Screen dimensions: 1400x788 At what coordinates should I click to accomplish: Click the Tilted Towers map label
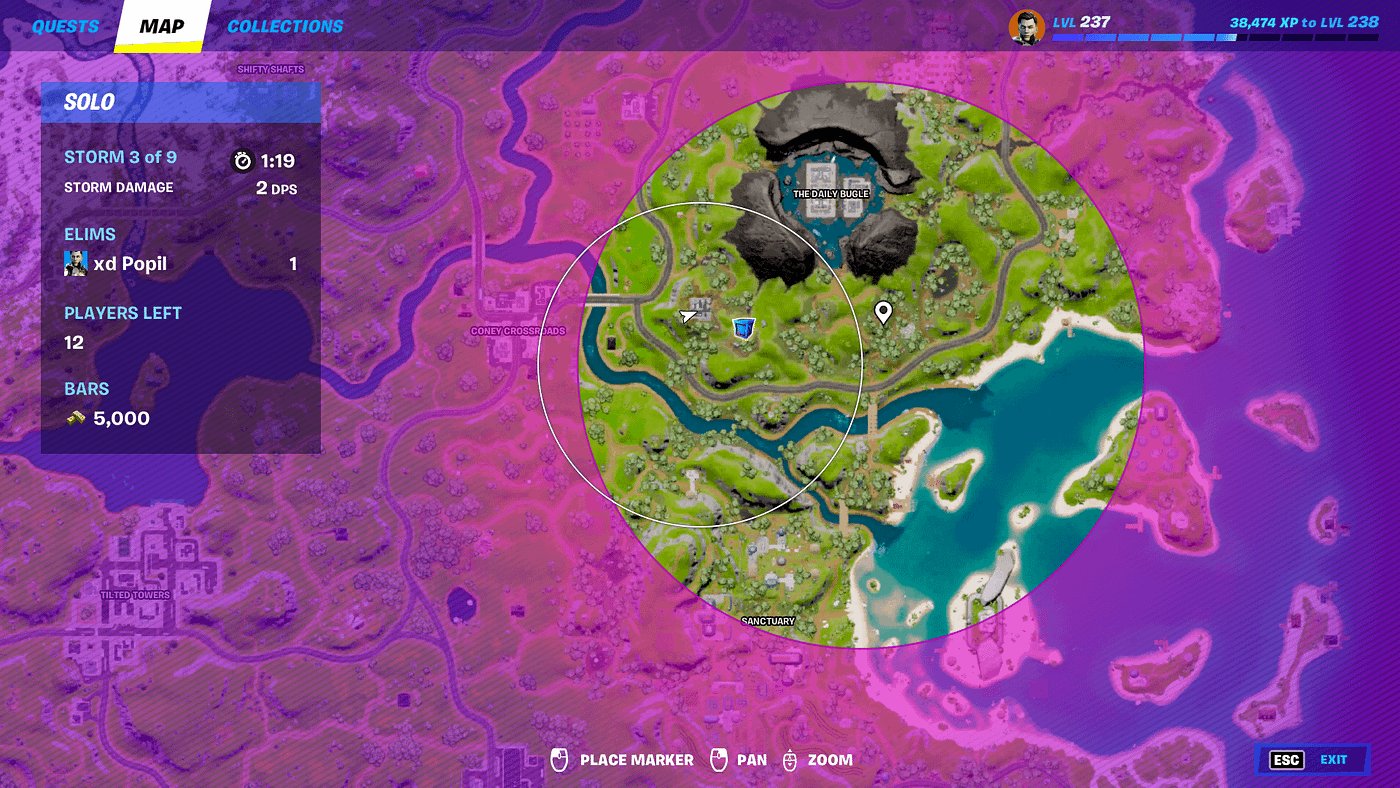coord(137,593)
